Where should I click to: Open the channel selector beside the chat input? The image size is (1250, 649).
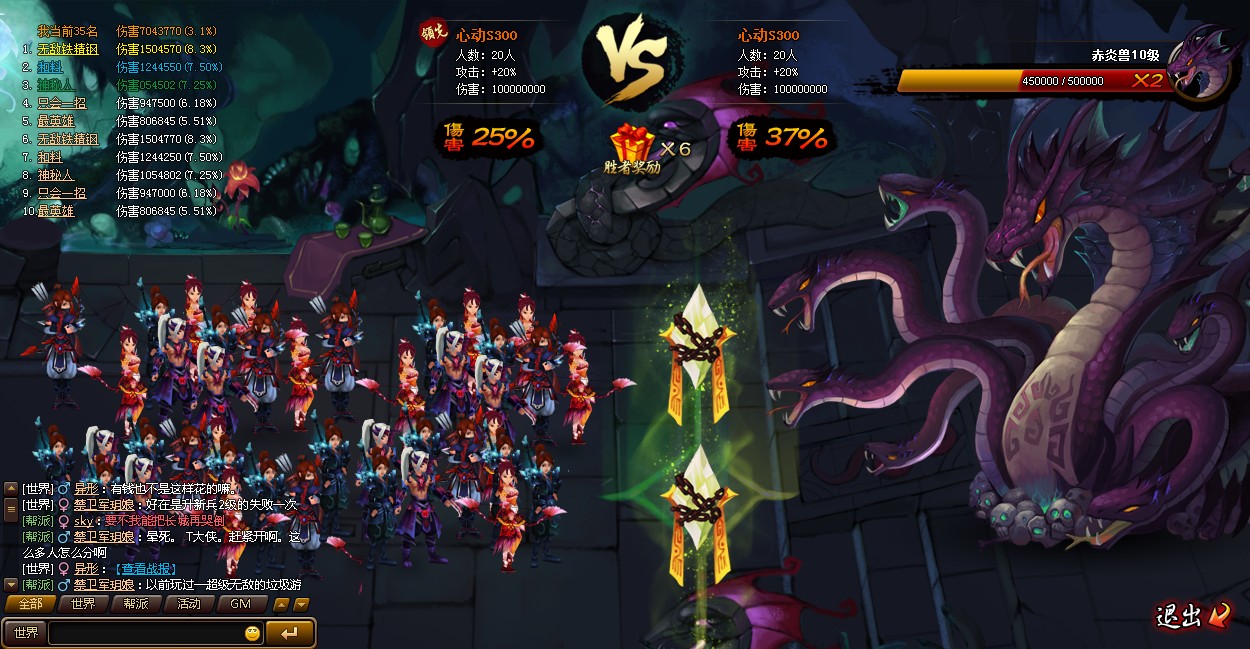coord(25,633)
